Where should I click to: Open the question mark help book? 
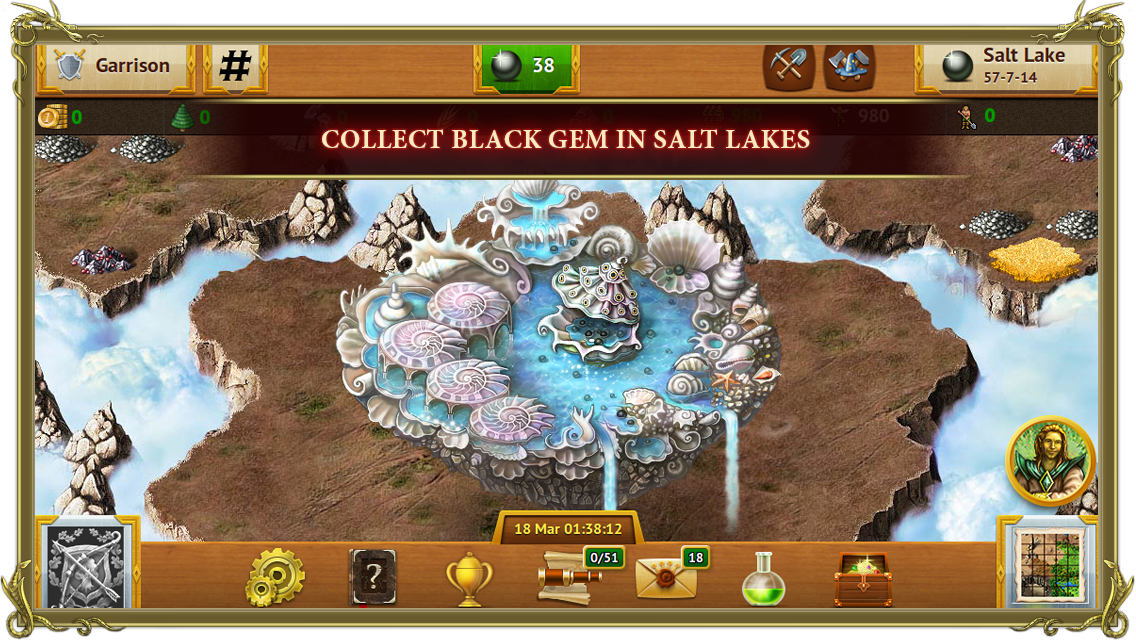click(372, 577)
